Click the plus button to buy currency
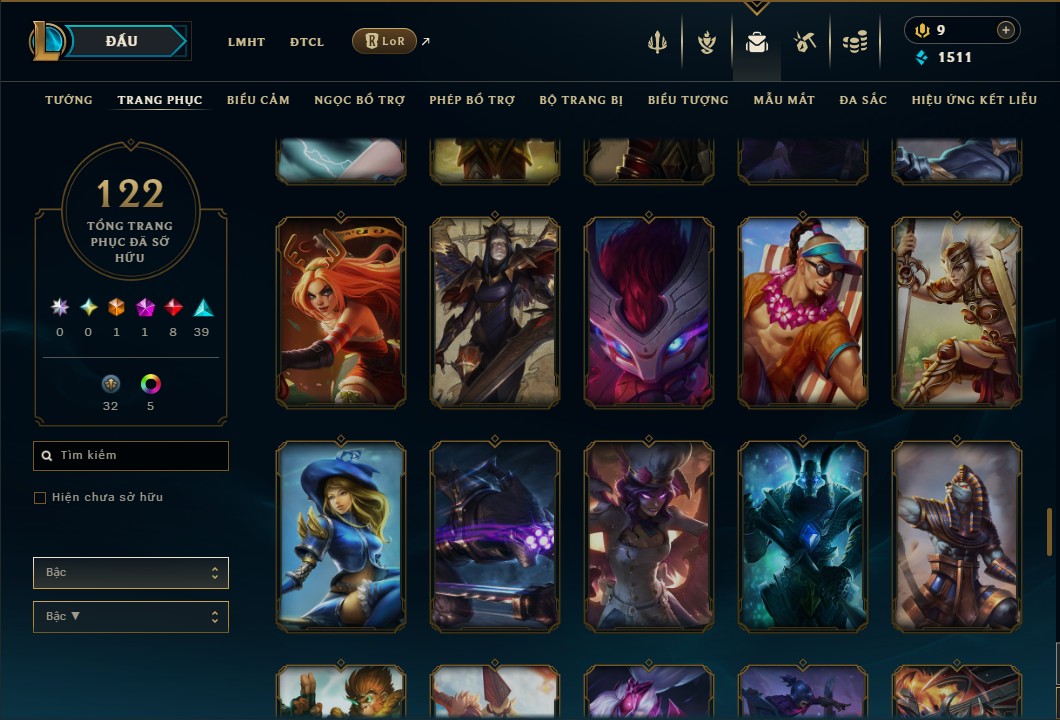The height and width of the screenshot is (720, 1060). pyautogui.click(x=1006, y=30)
